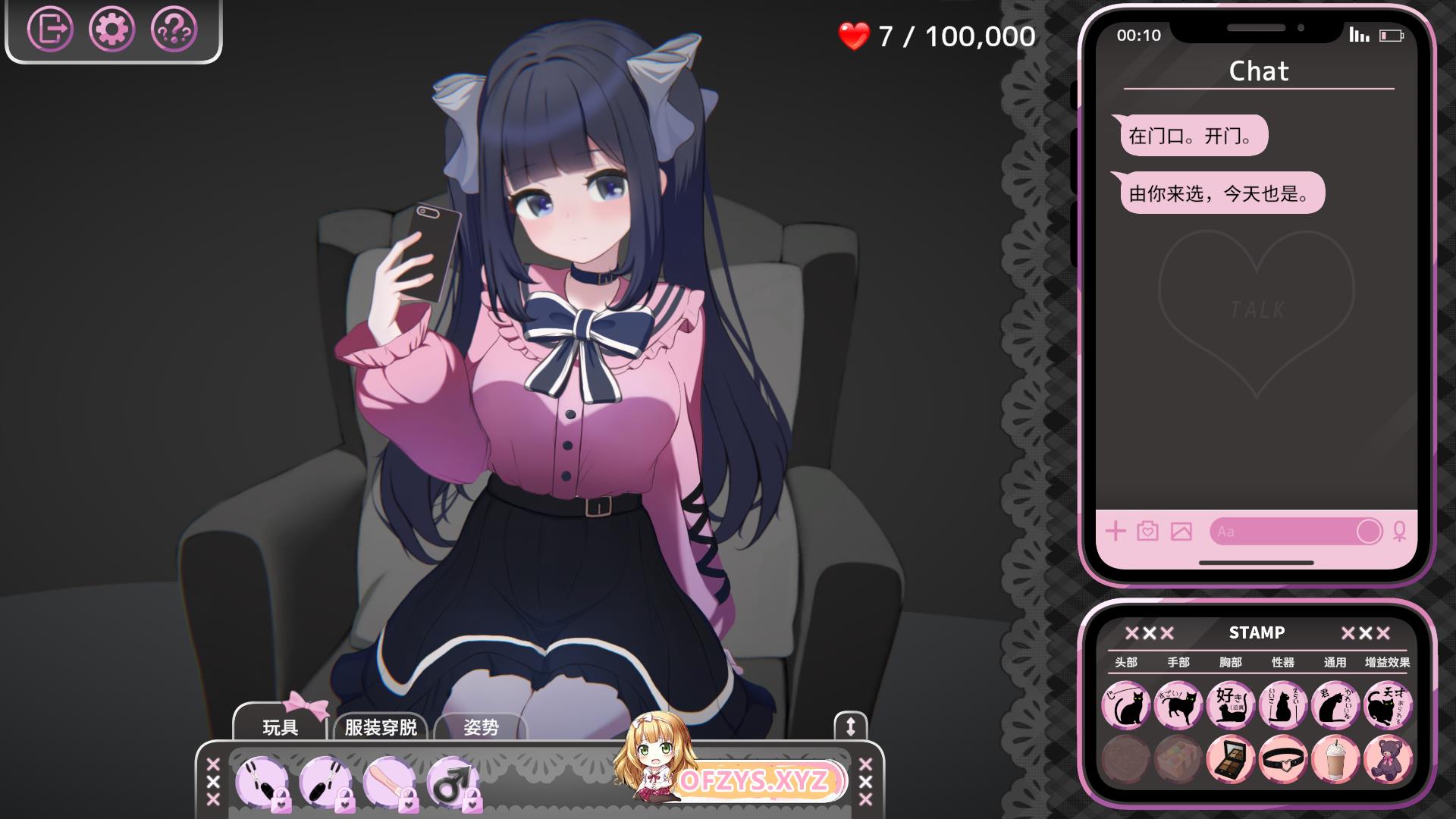The height and width of the screenshot is (819, 1456).
Task: Choose the すごい walking cat stamp
Action: 1178,705
